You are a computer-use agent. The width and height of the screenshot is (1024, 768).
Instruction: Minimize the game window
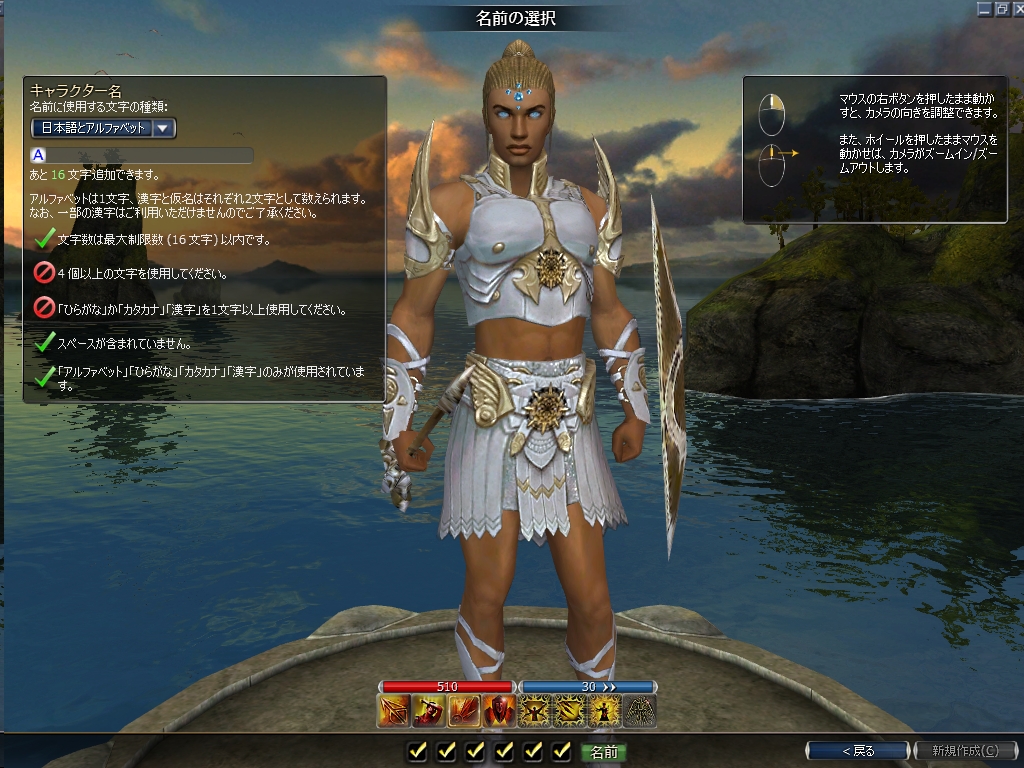[984, 9]
